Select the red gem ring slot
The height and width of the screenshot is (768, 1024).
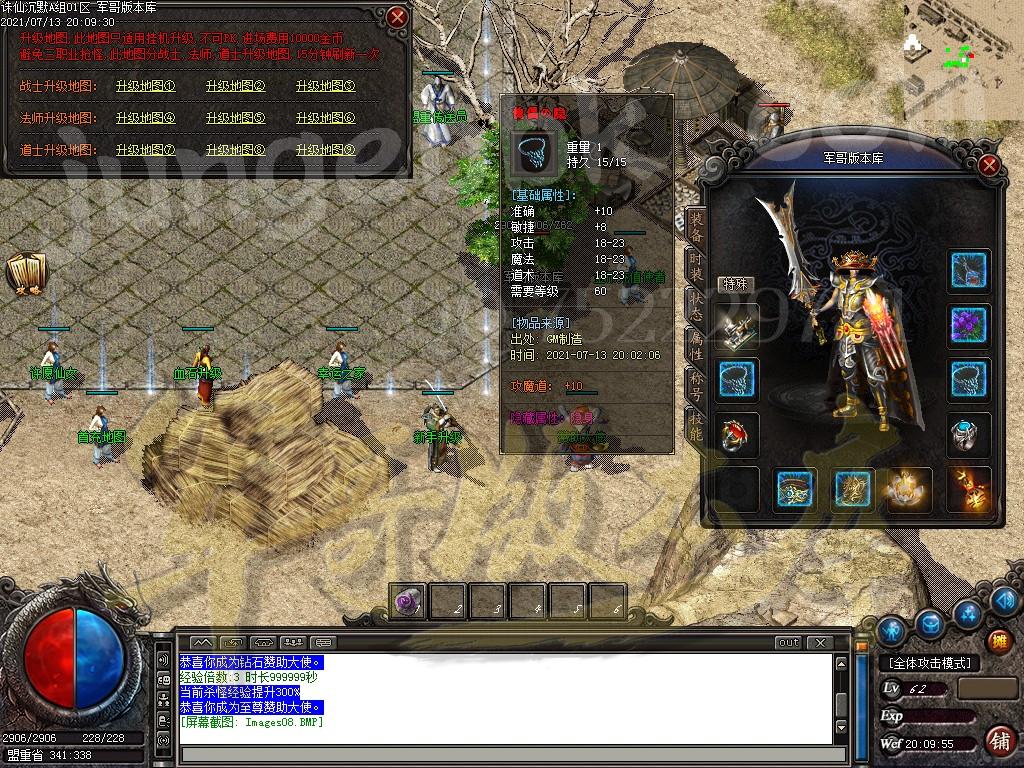738,434
